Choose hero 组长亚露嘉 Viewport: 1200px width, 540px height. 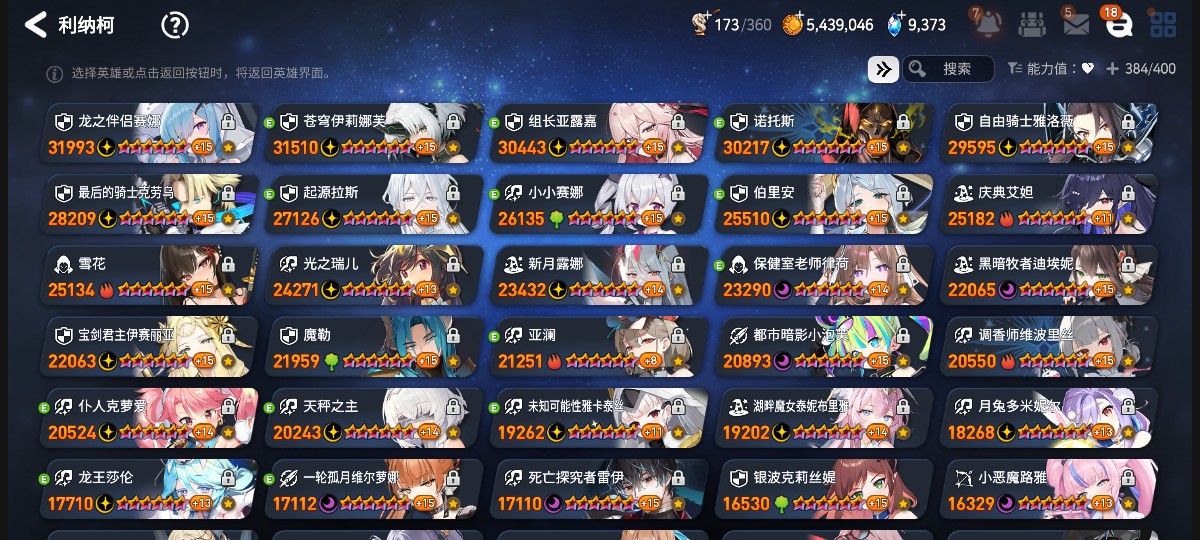pyautogui.click(x=600, y=133)
